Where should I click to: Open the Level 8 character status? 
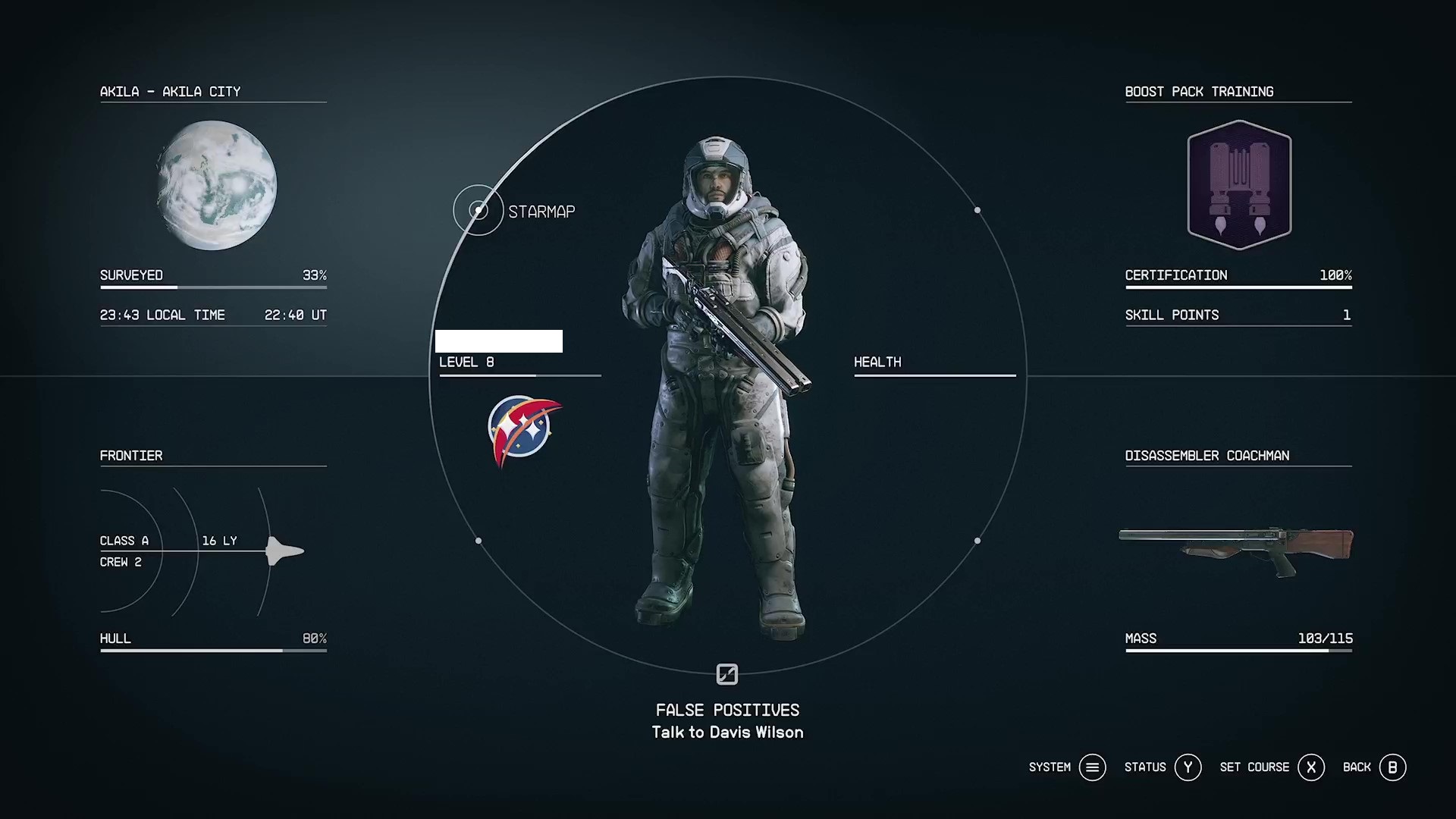click(466, 362)
